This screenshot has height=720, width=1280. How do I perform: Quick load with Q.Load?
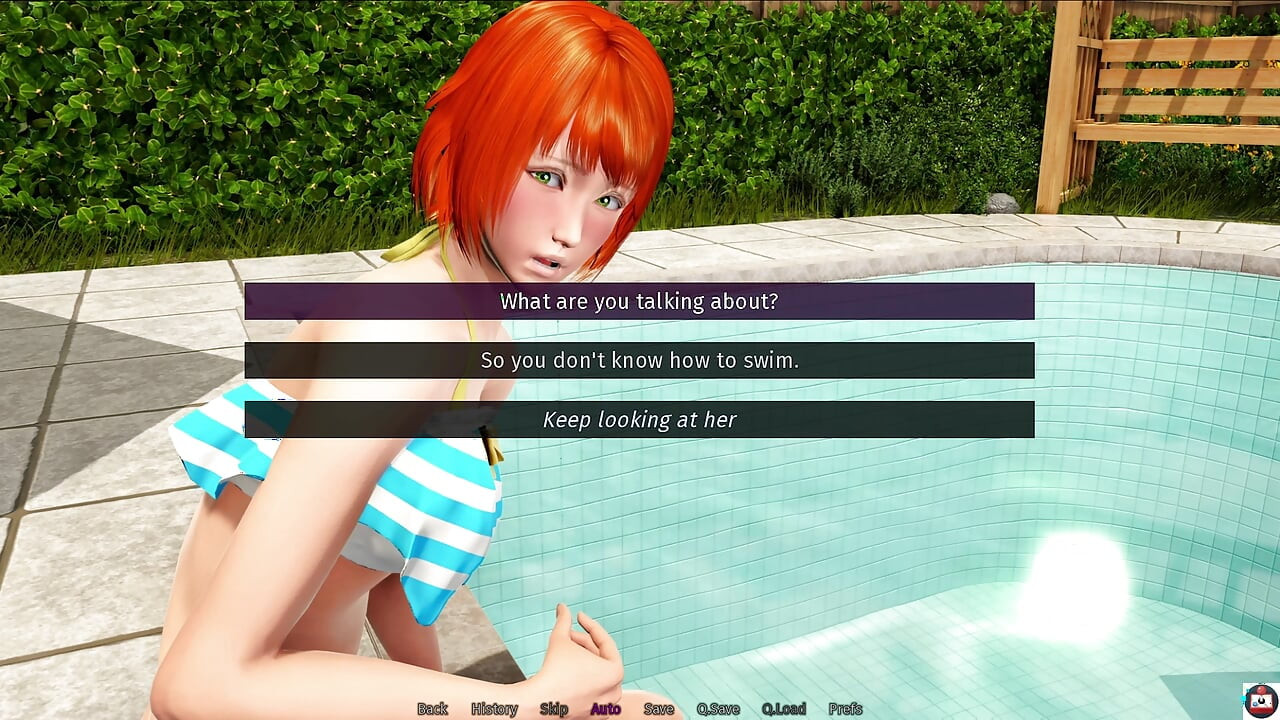coord(783,709)
